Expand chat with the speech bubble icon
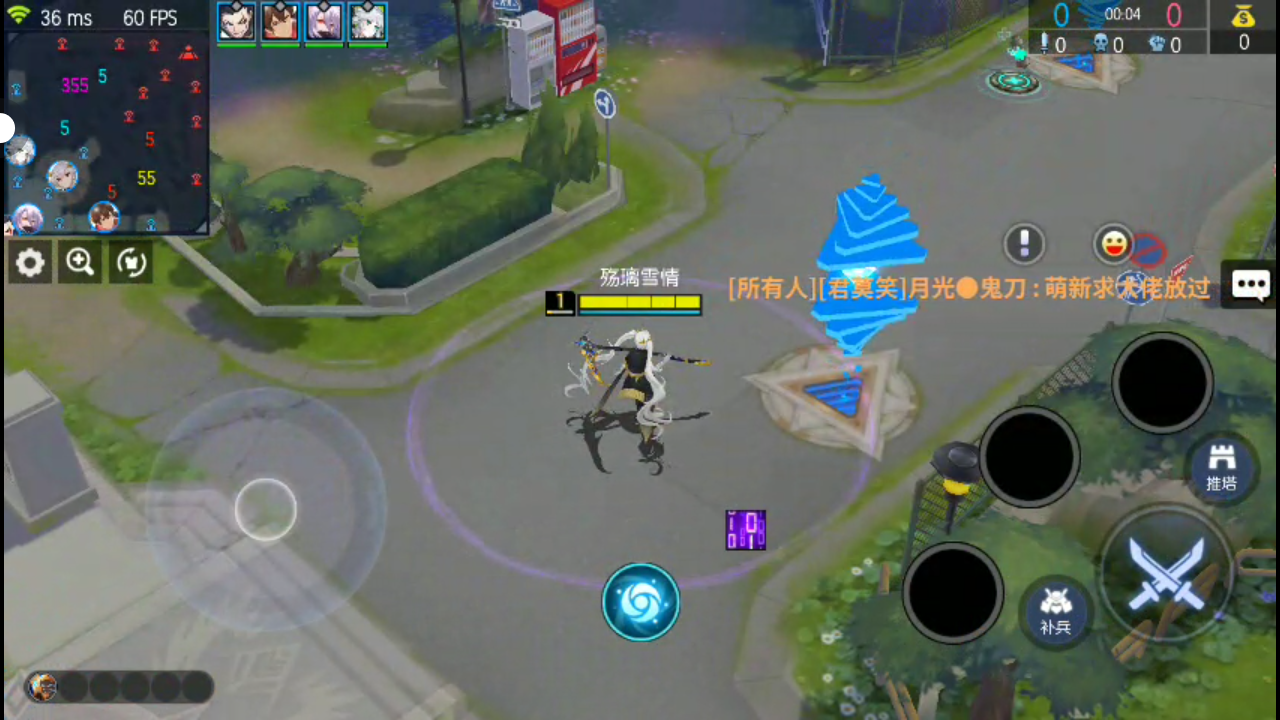 click(x=1251, y=285)
